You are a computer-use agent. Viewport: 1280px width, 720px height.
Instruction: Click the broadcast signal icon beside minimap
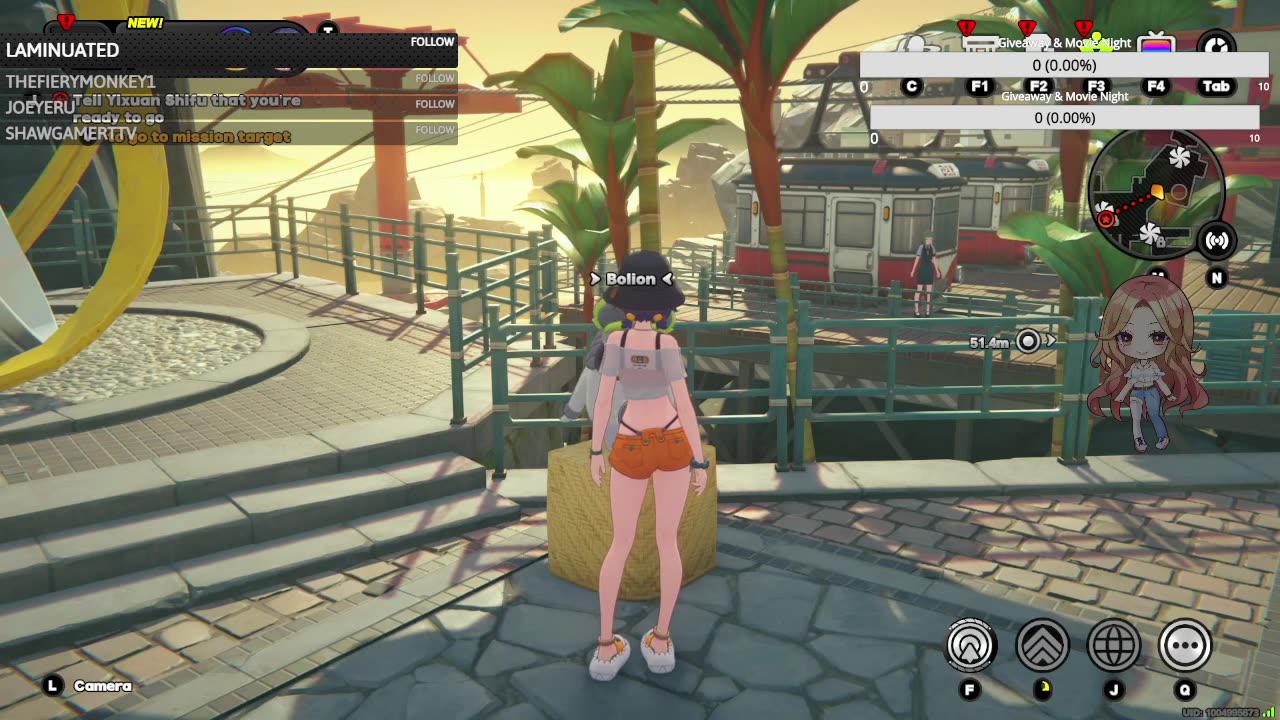pyautogui.click(x=1217, y=240)
